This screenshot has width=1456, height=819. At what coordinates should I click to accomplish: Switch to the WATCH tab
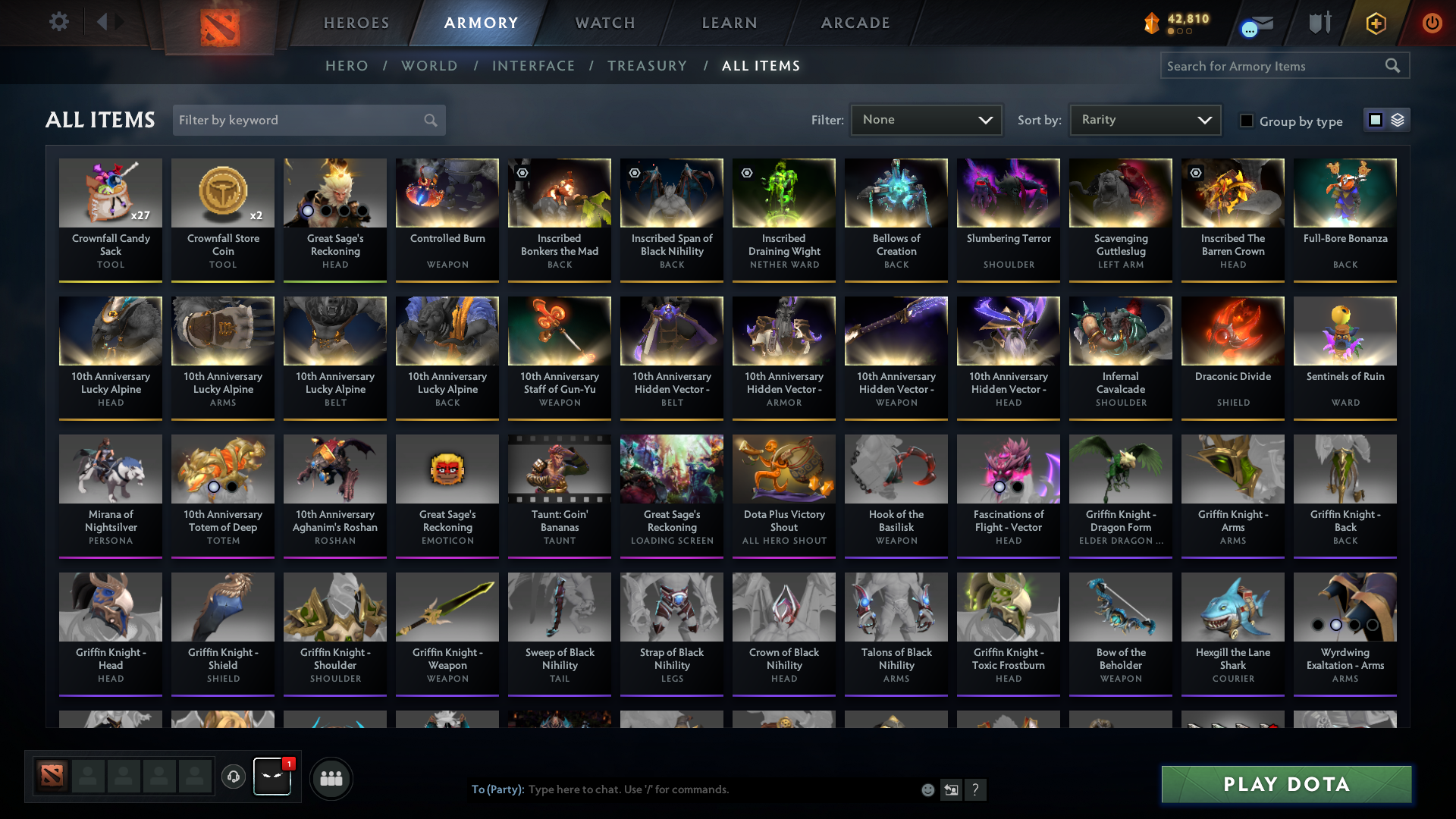click(604, 23)
